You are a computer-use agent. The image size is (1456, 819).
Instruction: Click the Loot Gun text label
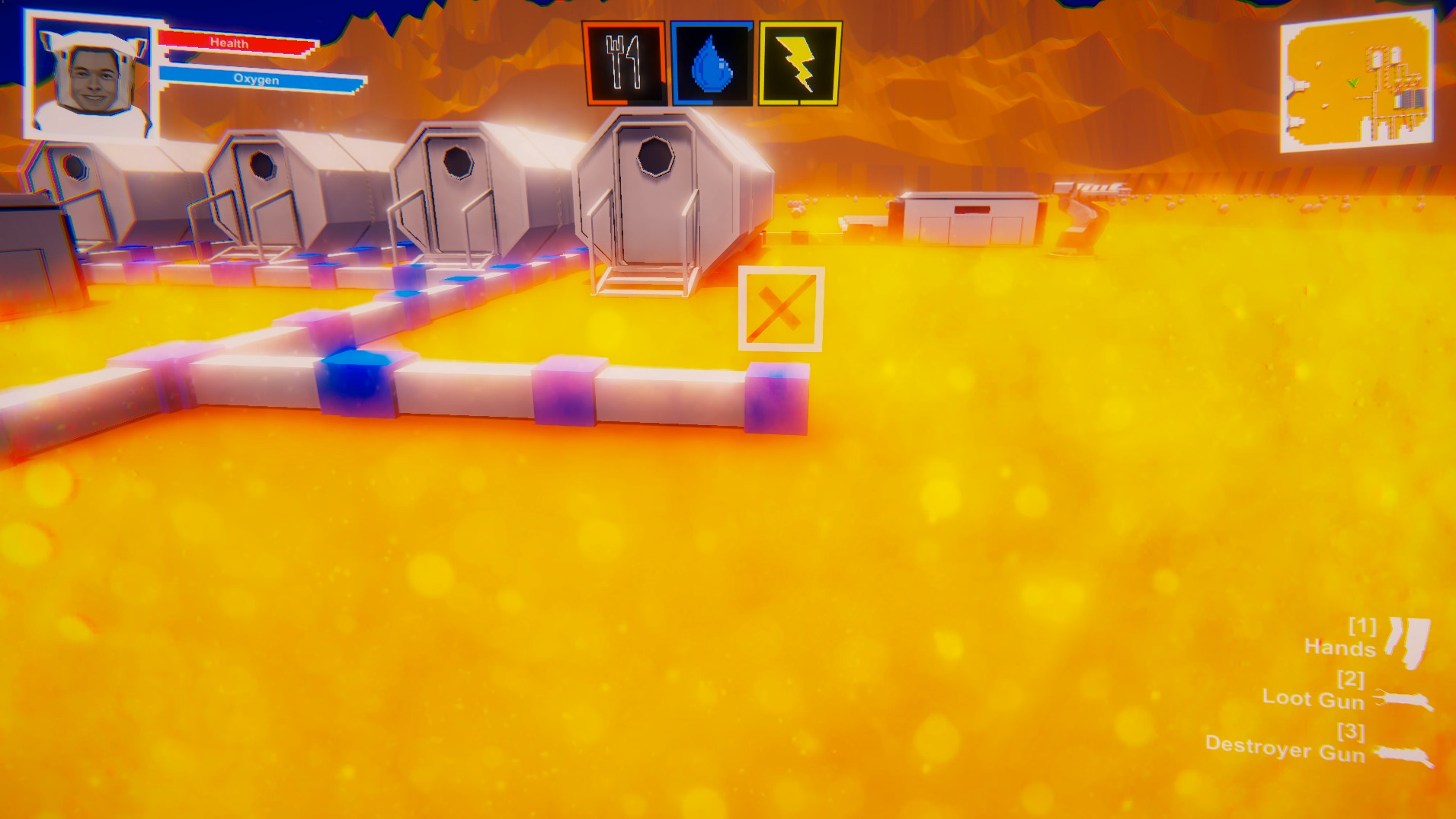pyautogui.click(x=1314, y=699)
